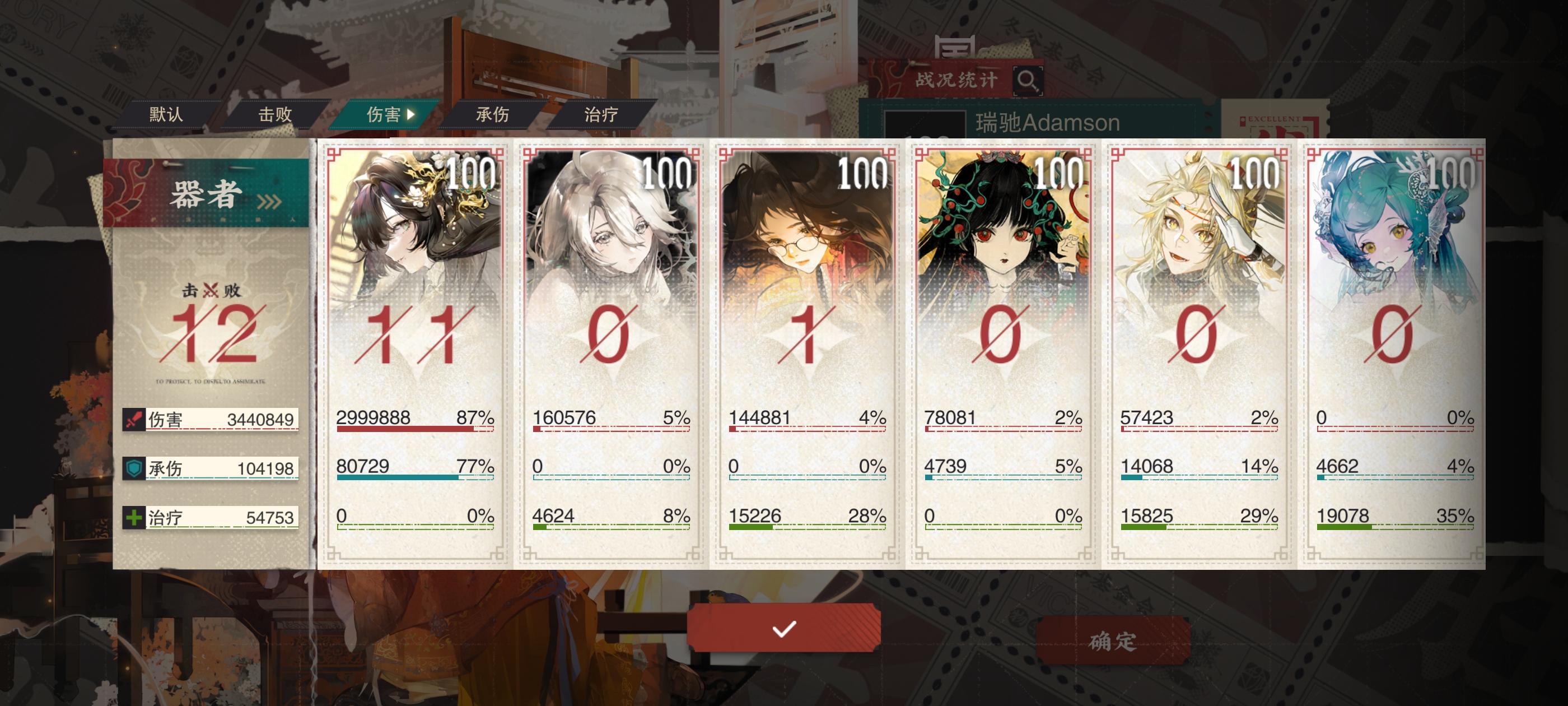Image resolution: width=1568 pixels, height=706 pixels.
Task: Click the blue shield 承伤 icon
Action: [135, 468]
